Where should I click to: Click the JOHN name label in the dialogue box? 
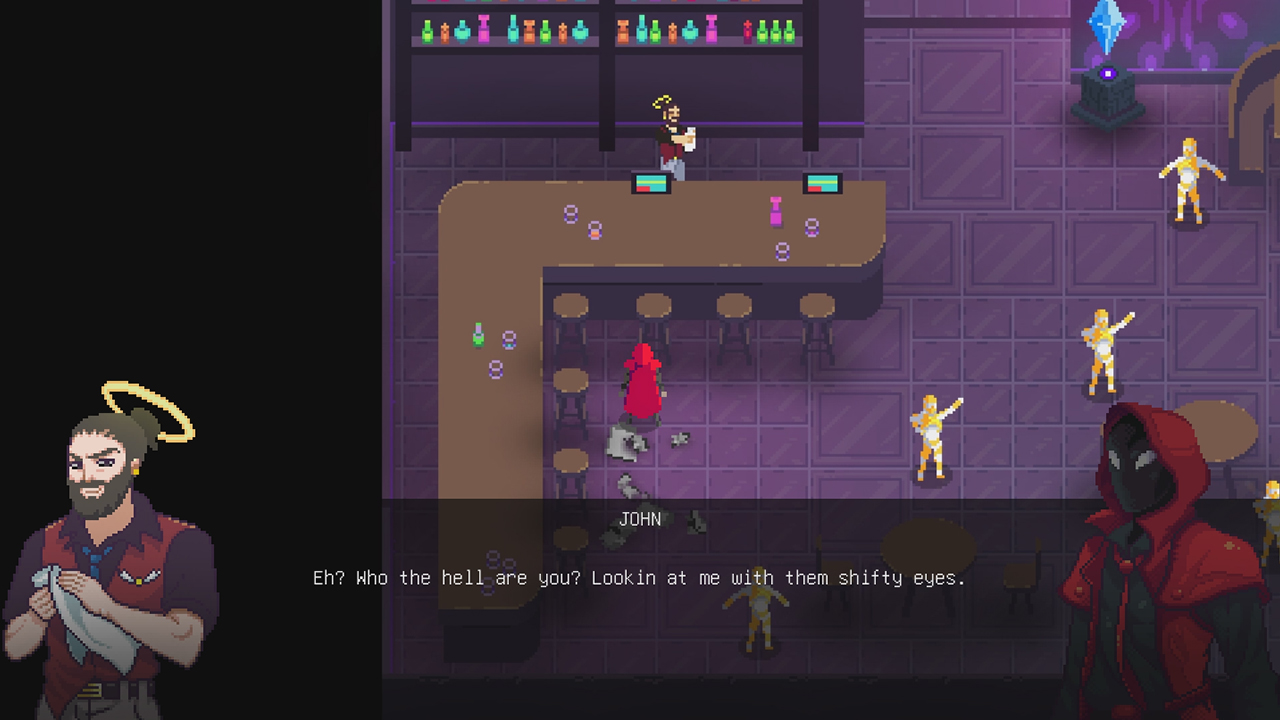(x=639, y=519)
